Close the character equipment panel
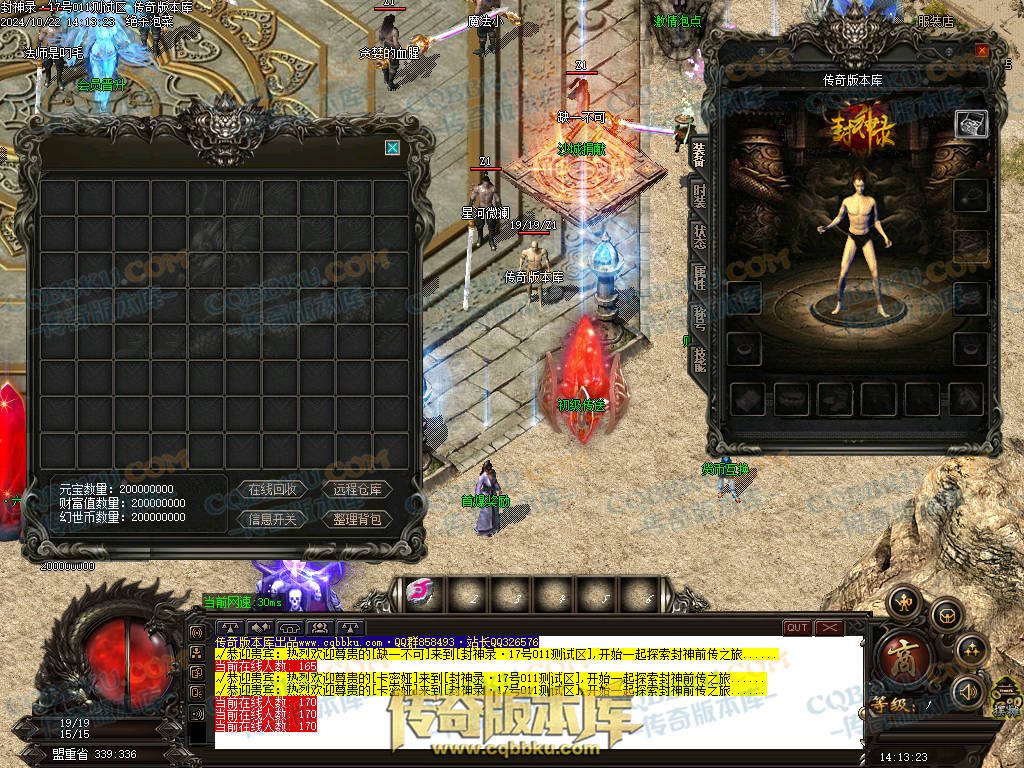The height and width of the screenshot is (768, 1024). coord(982,51)
